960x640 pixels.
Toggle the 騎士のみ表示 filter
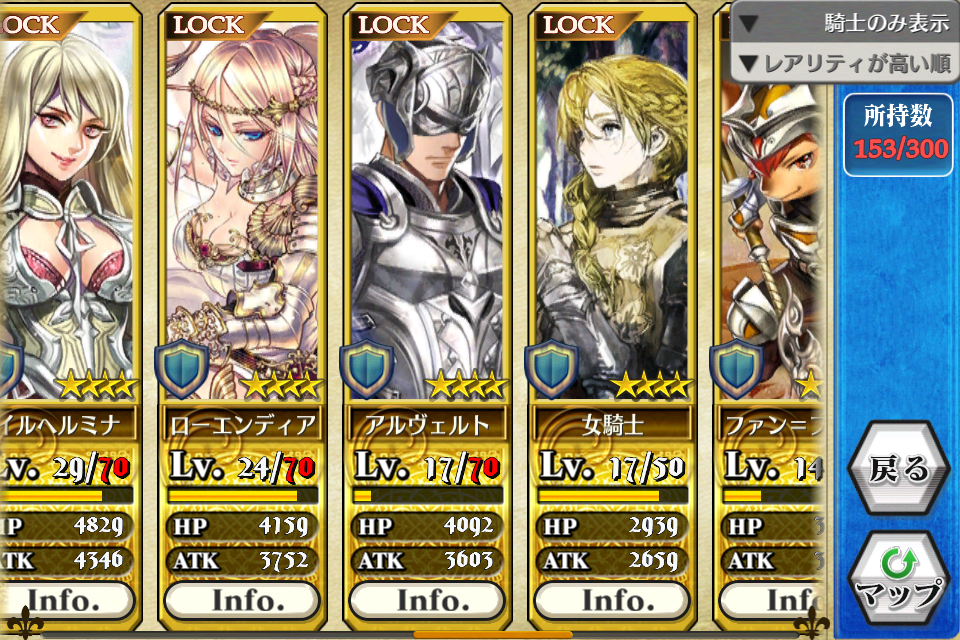tap(846, 22)
